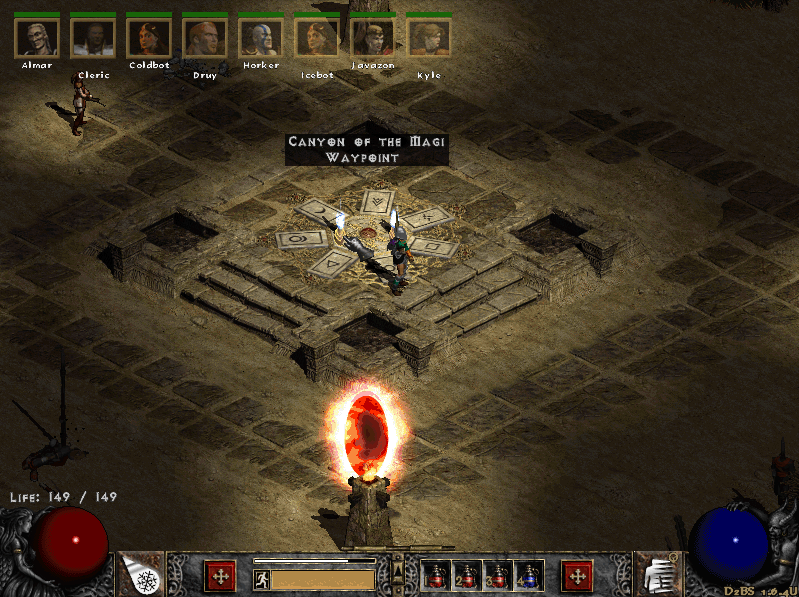Choose Coldbot's portrait in party bar
799x597 pixels.
click(149, 38)
